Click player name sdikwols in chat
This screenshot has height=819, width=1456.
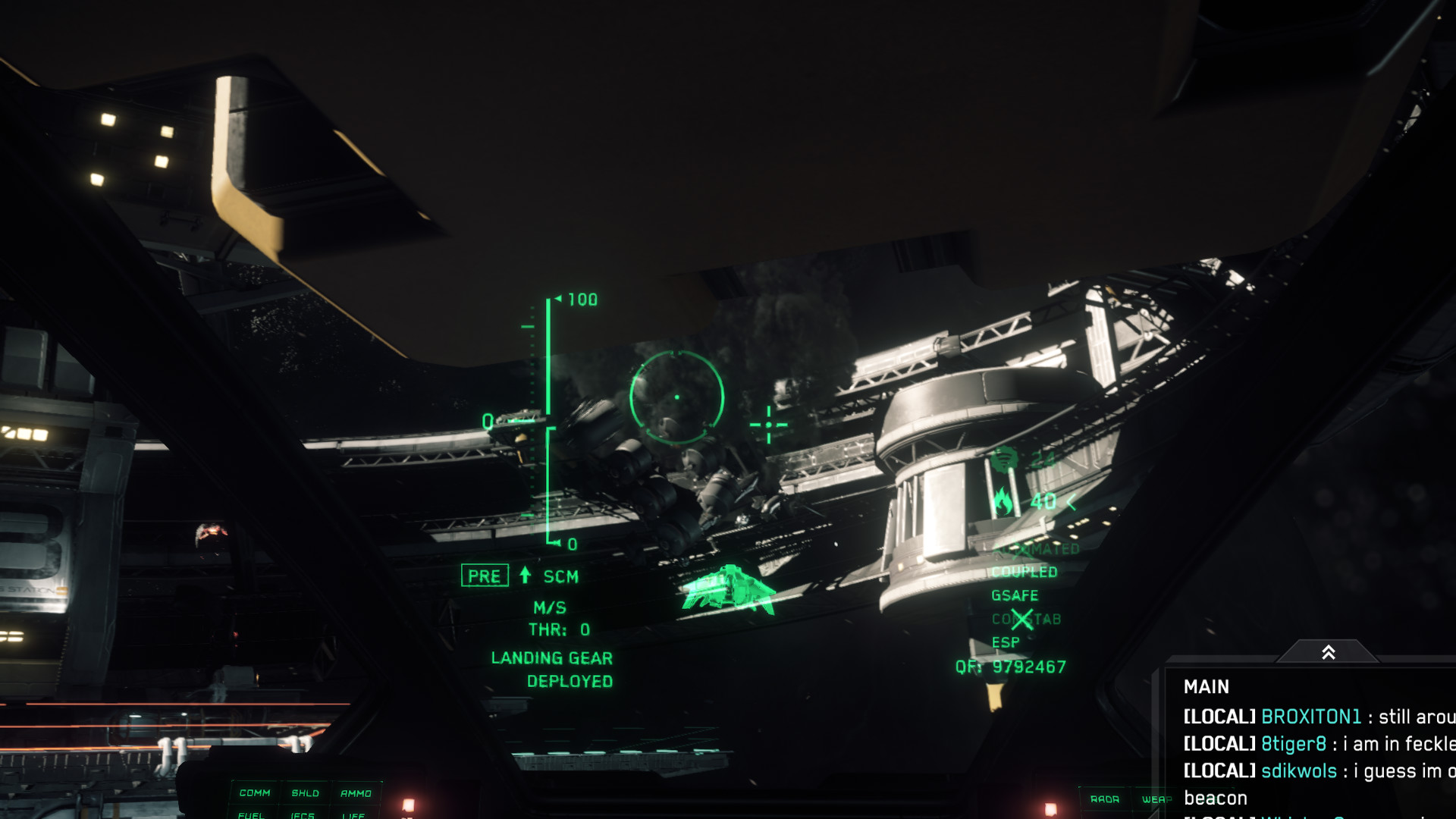(1298, 771)
